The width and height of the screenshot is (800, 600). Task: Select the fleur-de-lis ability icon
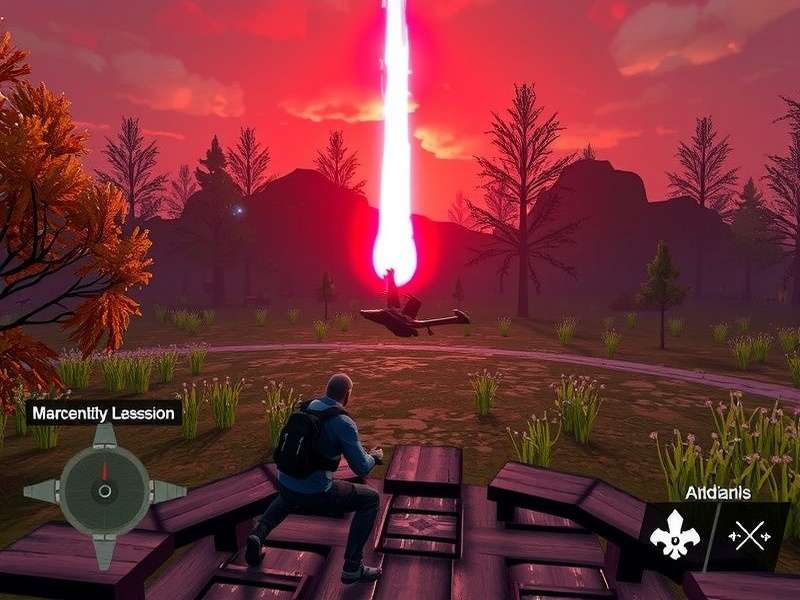[674, 538]
